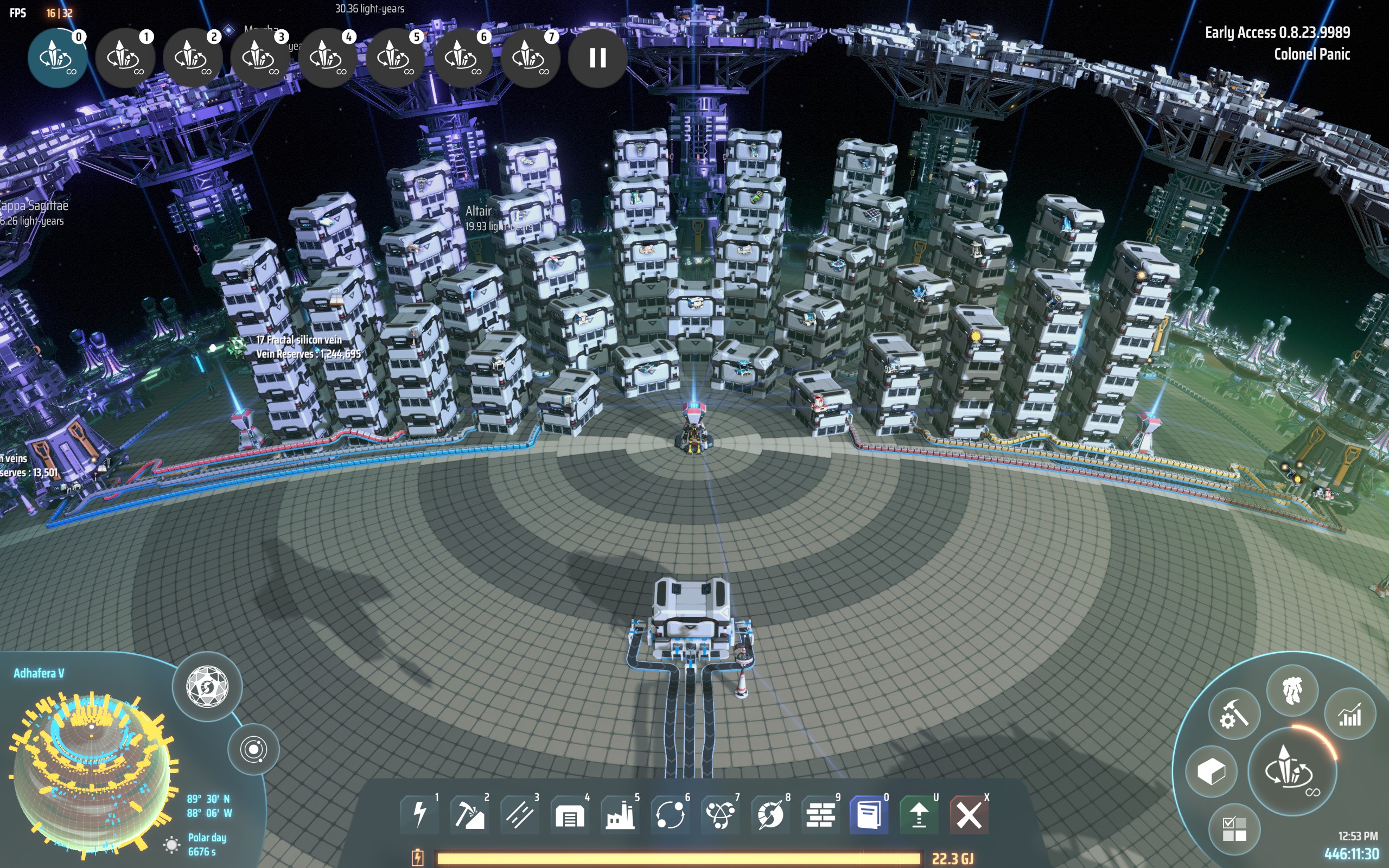Image resolution: width=1389 pixels, height=868 pixels.
Task: Open the pickaxe mining build category
Action: pos(469,814)
